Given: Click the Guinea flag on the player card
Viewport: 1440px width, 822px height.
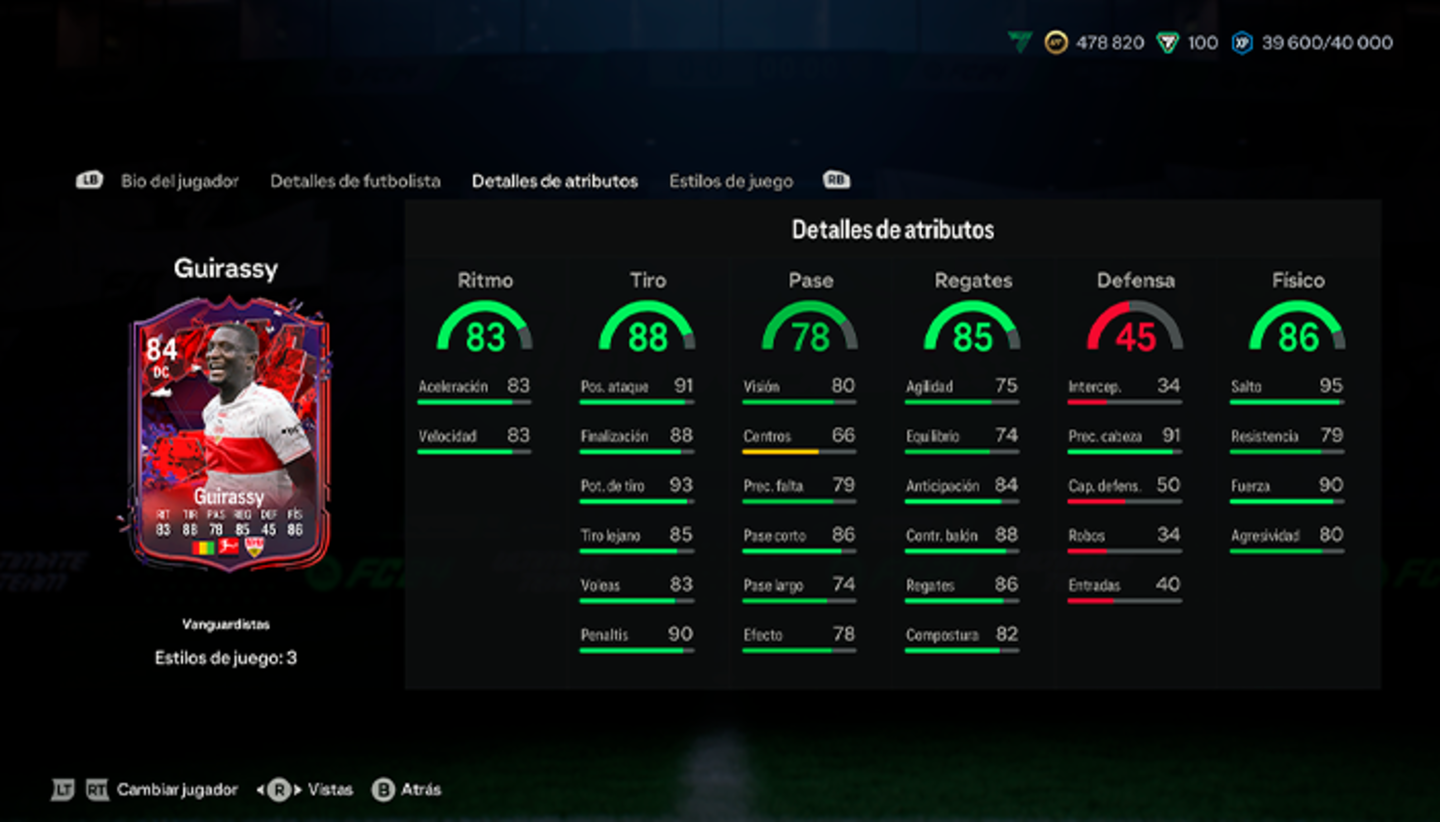Looking at the screenshot, I should click(203, 547).
